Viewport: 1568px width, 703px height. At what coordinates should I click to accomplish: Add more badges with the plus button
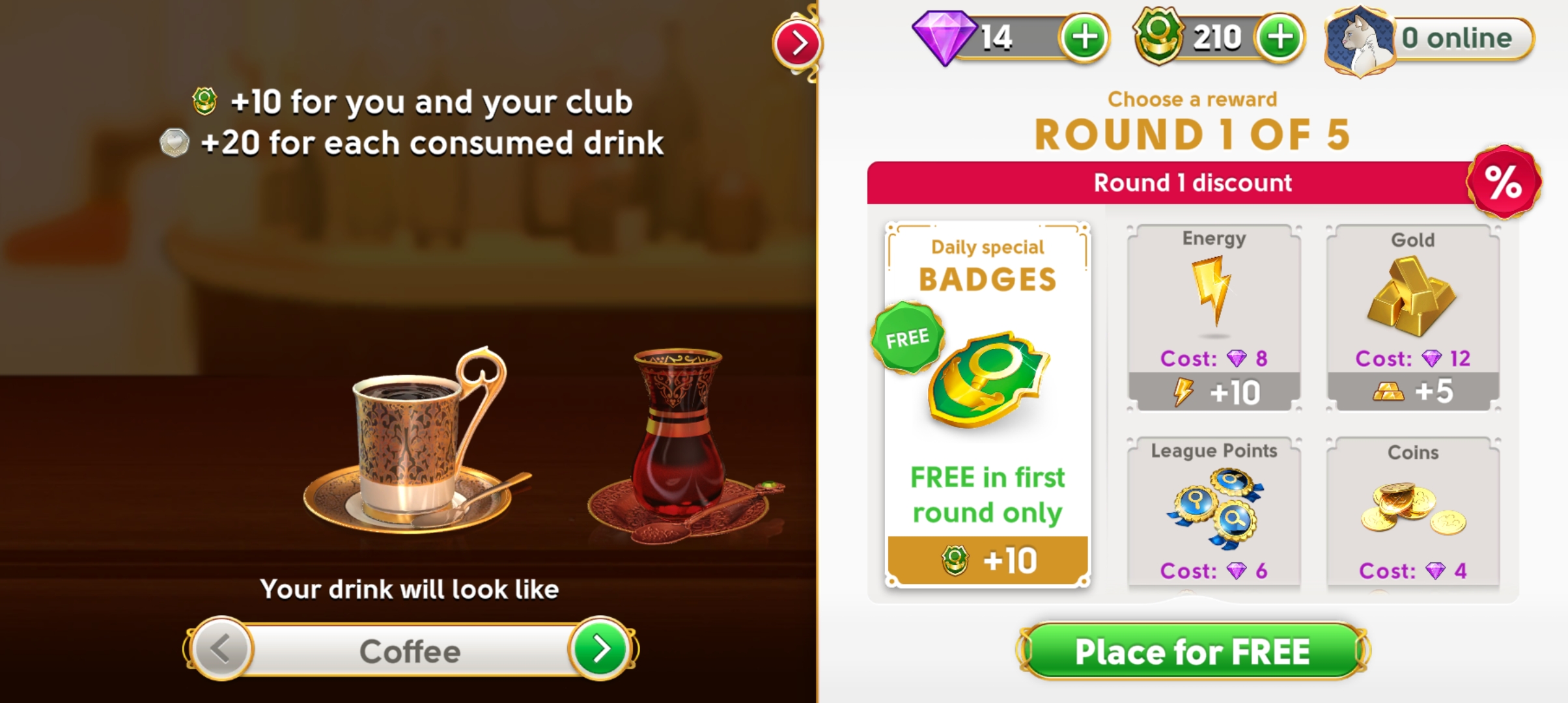(1280, 38)
